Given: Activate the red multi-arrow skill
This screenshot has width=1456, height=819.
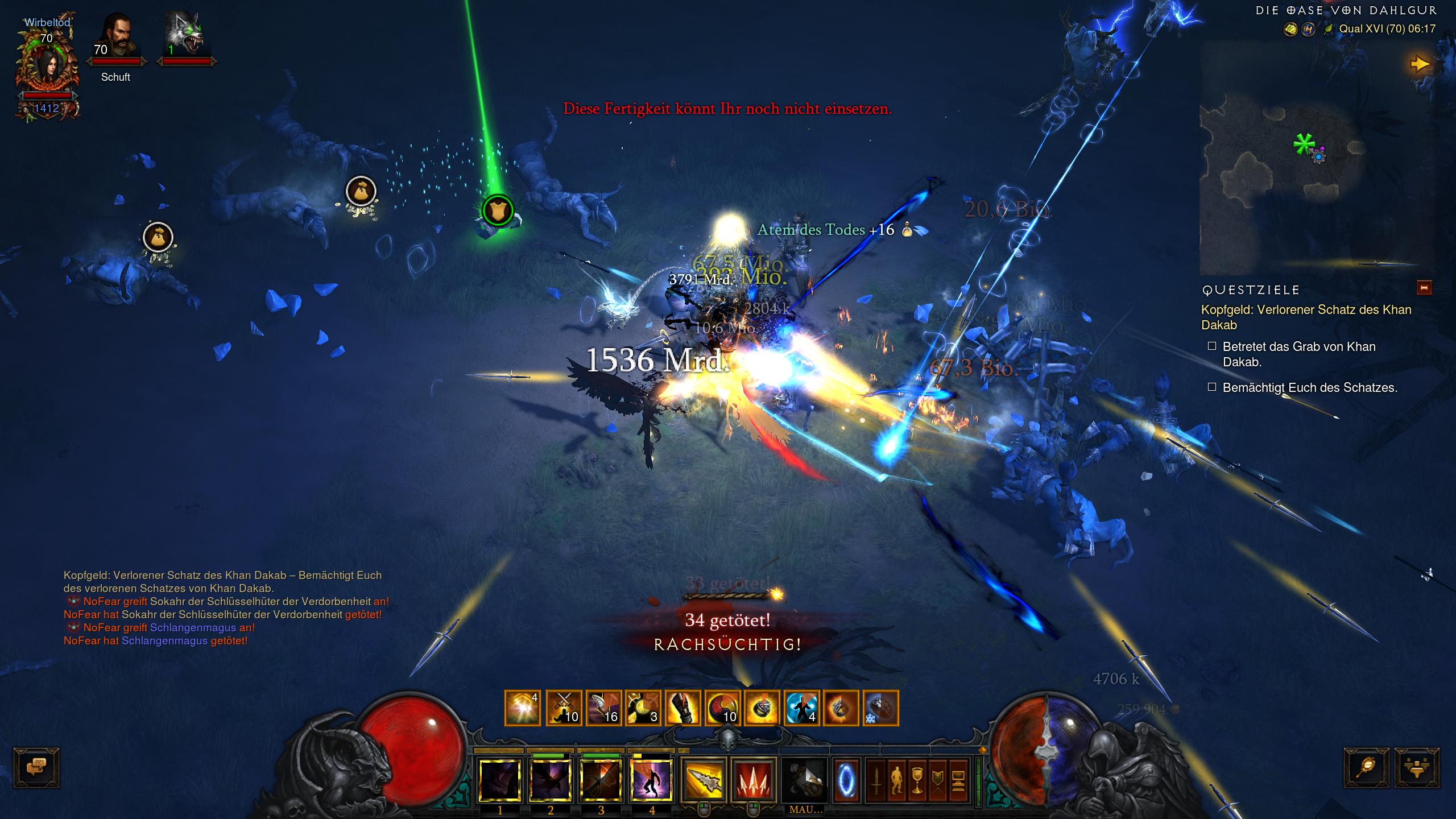Looking at the screenshot, I should tap(754, 780).
